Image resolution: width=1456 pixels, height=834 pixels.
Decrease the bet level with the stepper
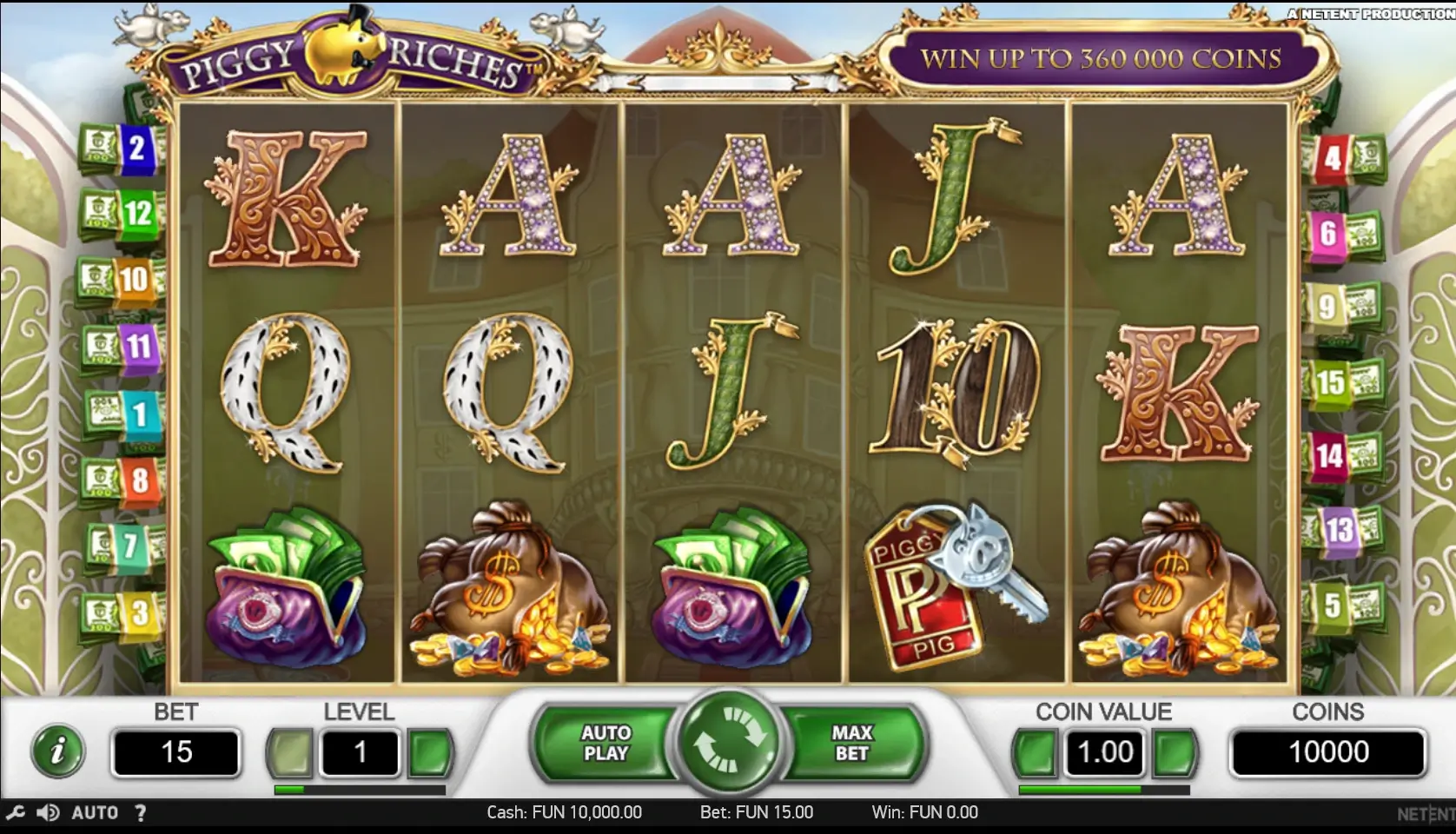point(292,751)
